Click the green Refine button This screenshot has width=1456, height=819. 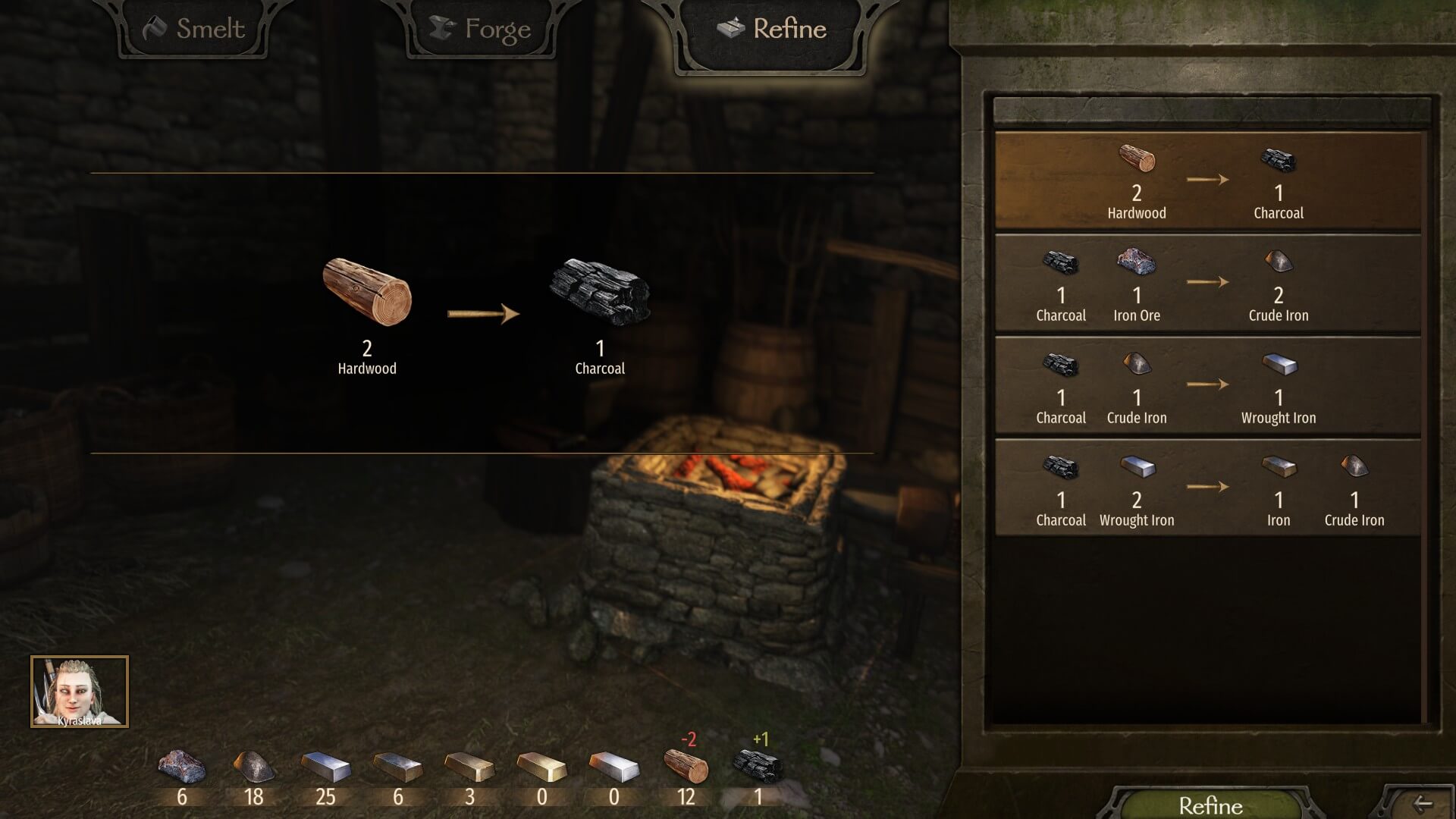click(1210, 805)
